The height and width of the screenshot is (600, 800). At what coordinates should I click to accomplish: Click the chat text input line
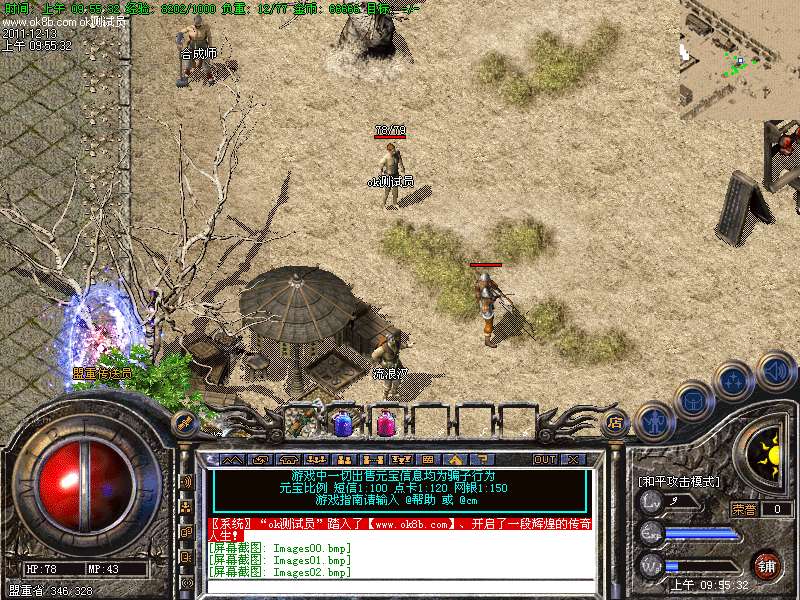click(400, 586)
